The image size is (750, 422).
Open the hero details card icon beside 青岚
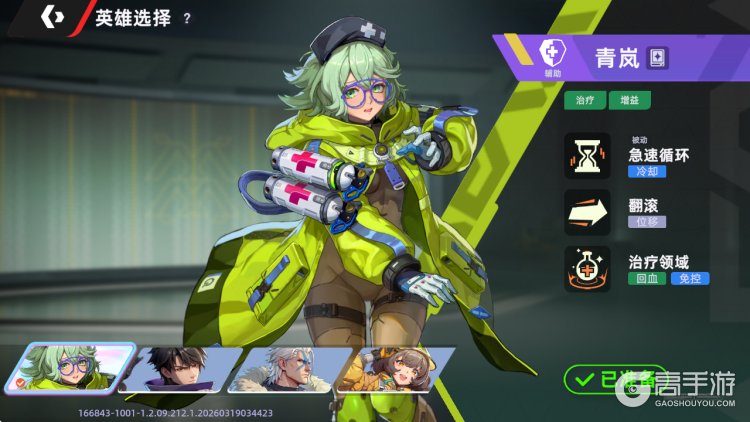pyautogui.click(x=656, y=57)
